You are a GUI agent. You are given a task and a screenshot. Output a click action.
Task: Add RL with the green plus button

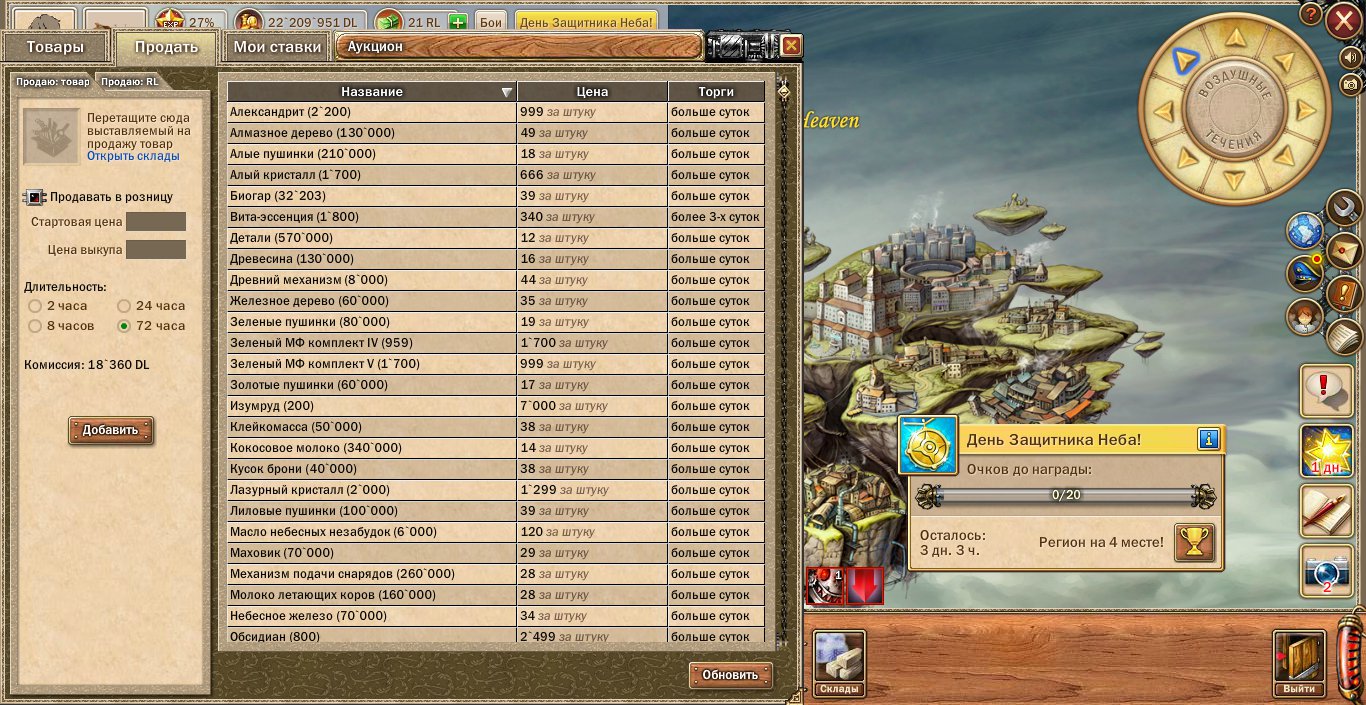(x=458, y=22)
